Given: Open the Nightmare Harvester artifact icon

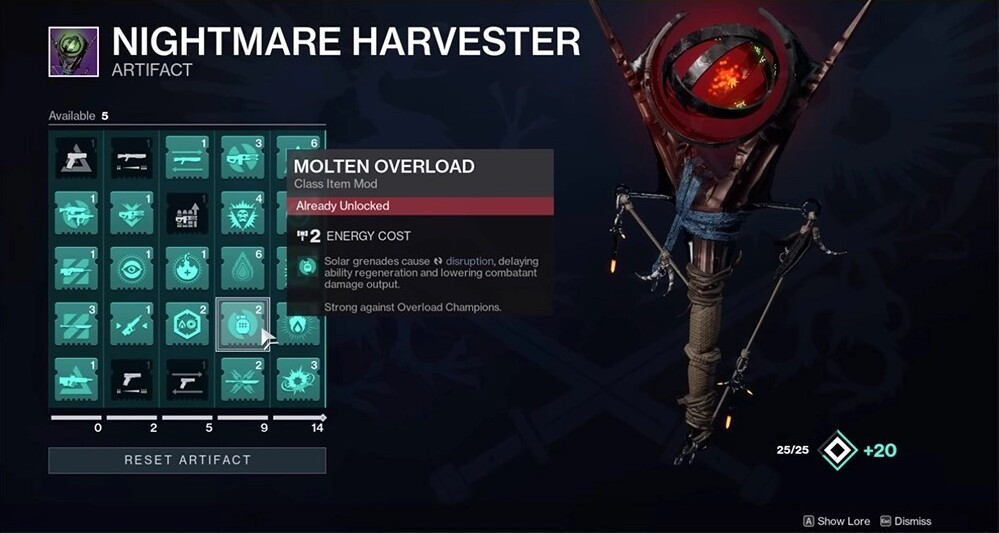Looking at the screenshot, I should [74, 52].
